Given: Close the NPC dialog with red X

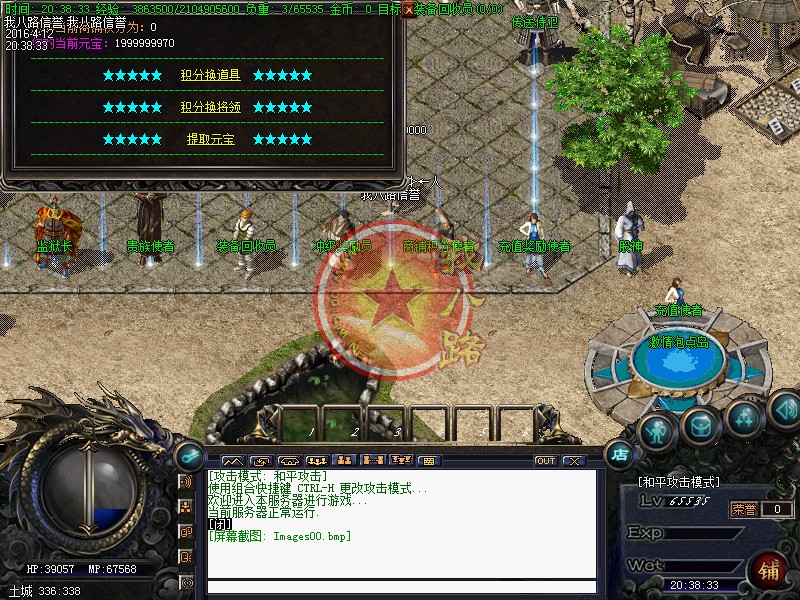Looking at the screenshot, I should [x=408, y=9].
